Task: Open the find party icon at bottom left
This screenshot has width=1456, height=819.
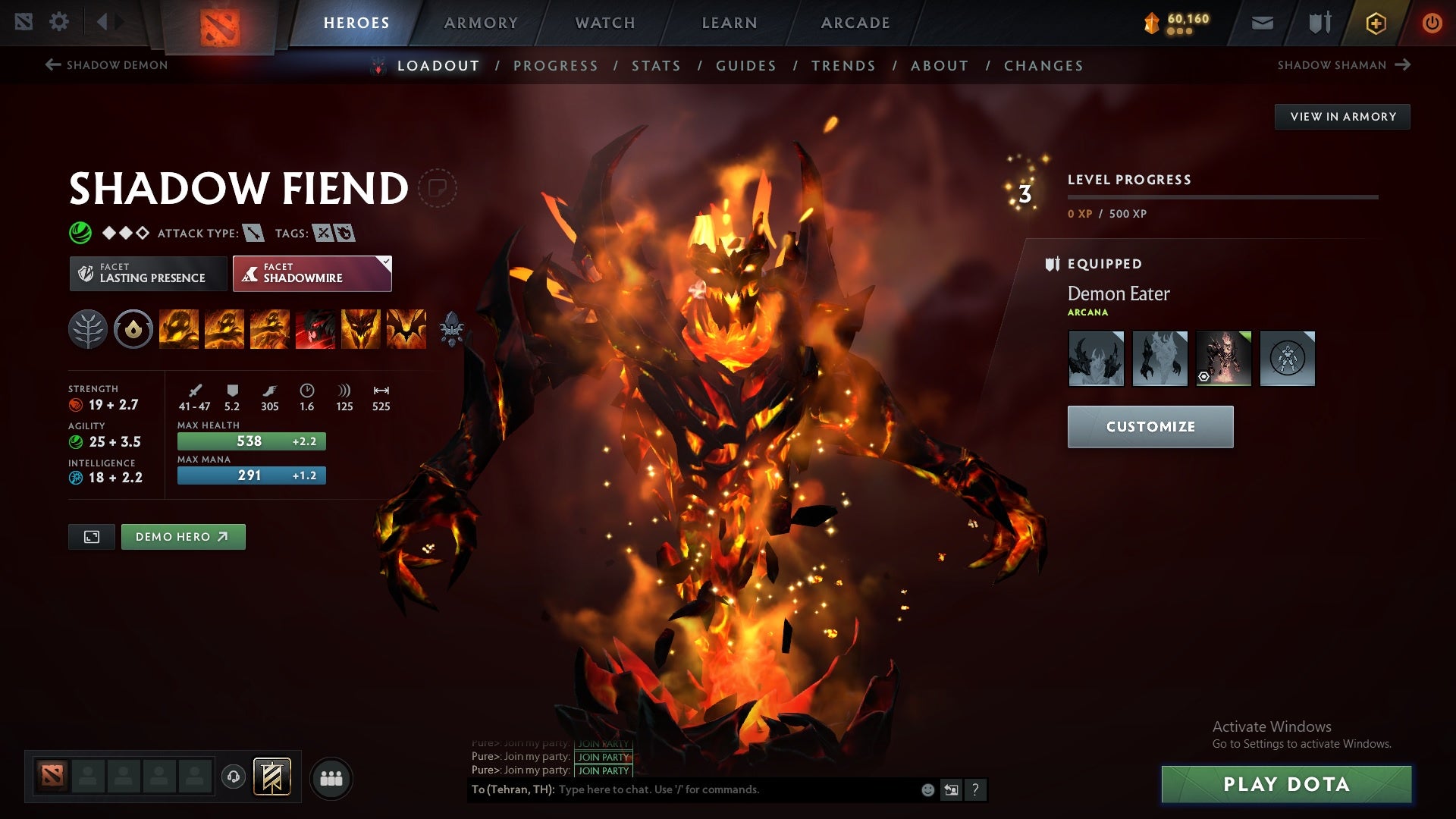Action: (332, 777)
